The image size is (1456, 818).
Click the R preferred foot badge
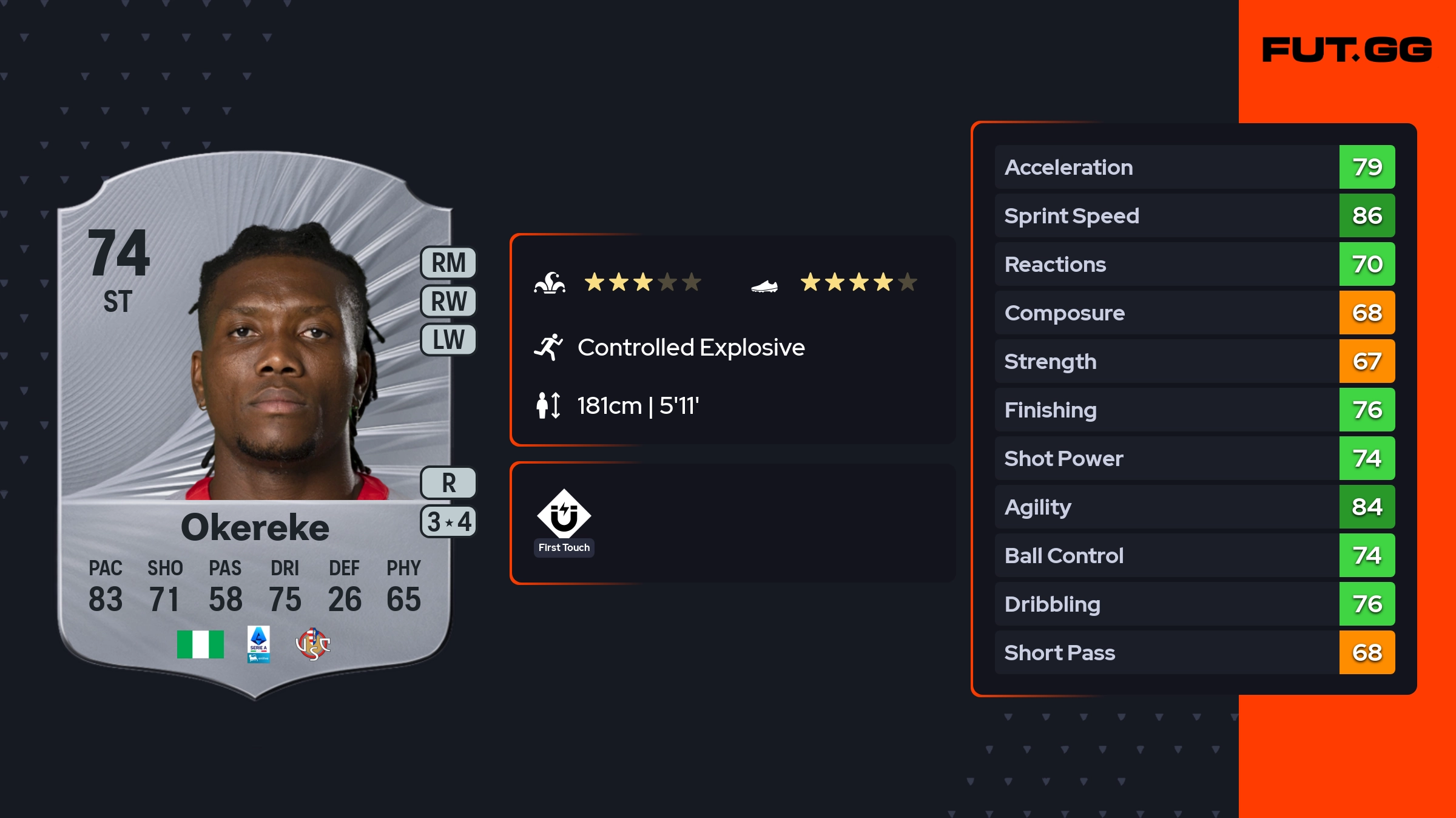tap(448, 483)
